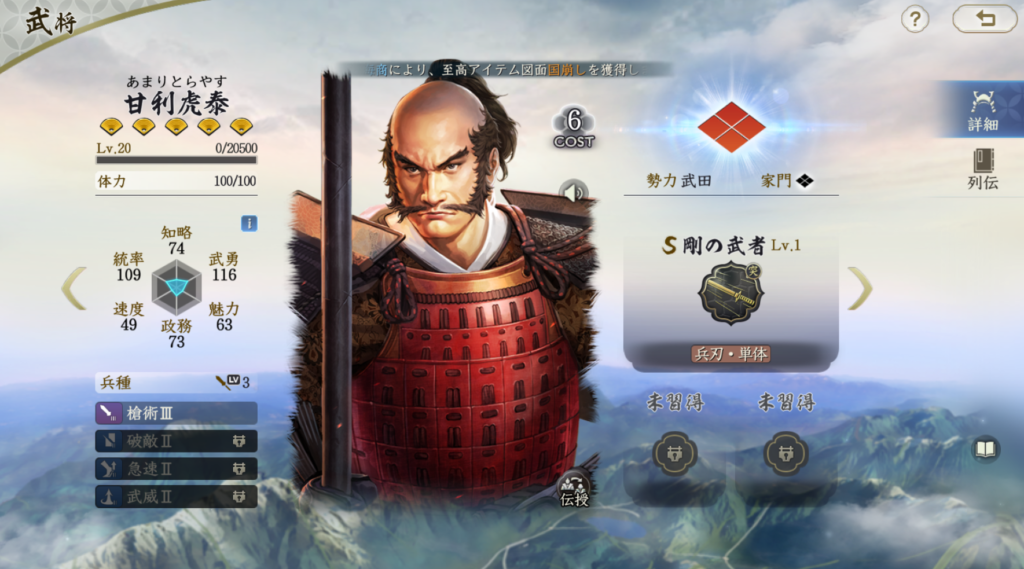The width and height of the screenshot is (1024, 569).
Task: Go back with the return arrow button
Action: pyautogui.click(x=984, y=19)
